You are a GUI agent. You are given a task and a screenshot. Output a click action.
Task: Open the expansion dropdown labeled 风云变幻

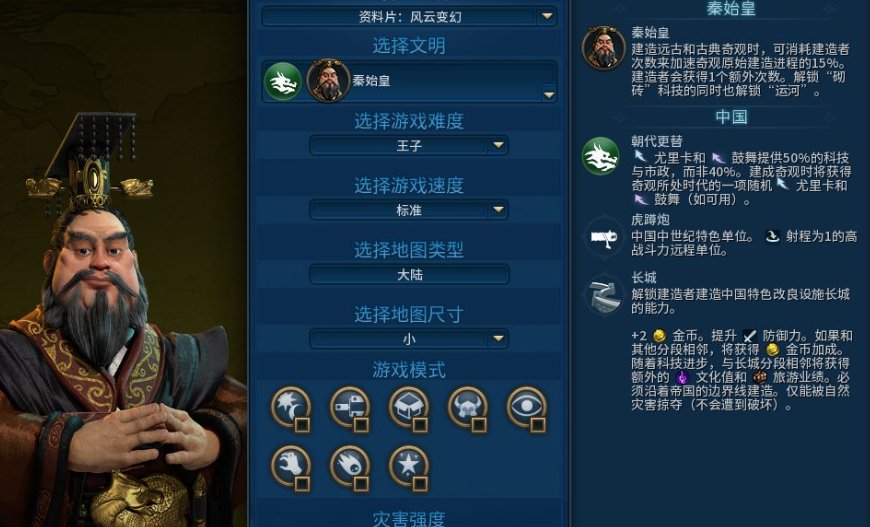point(409,16)
